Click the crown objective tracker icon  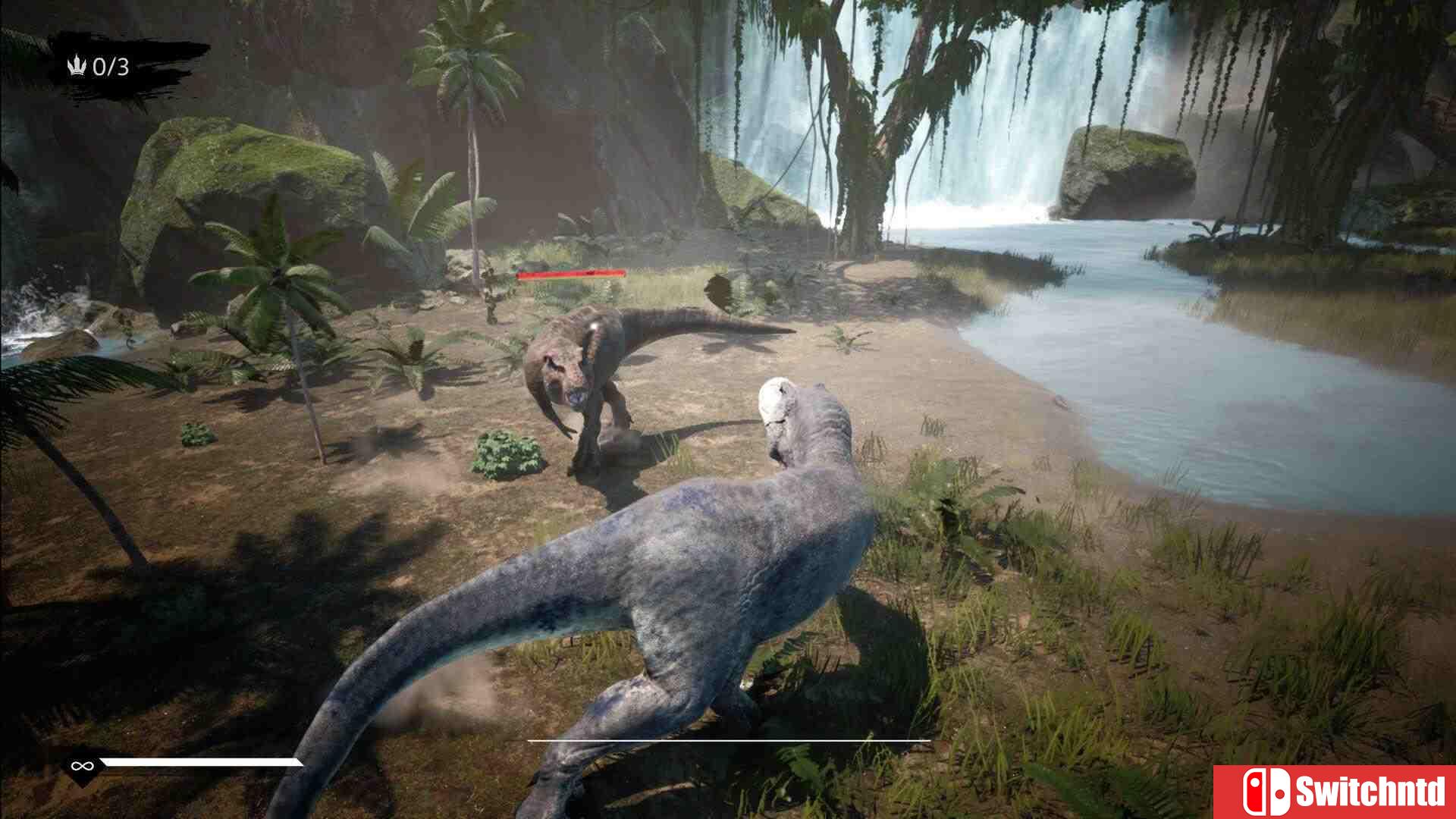click(77, 67)
